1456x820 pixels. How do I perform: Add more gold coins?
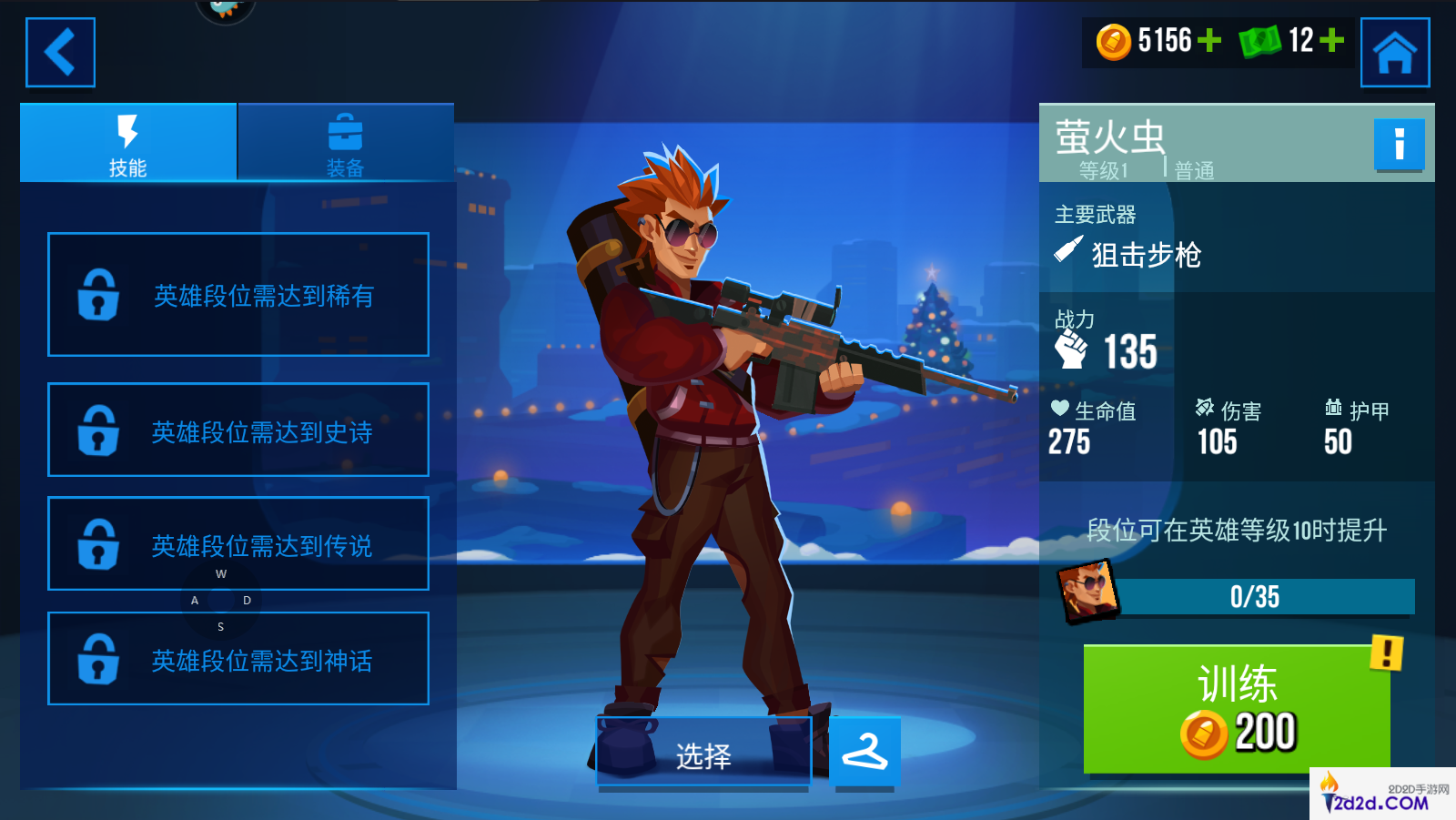1209,41
